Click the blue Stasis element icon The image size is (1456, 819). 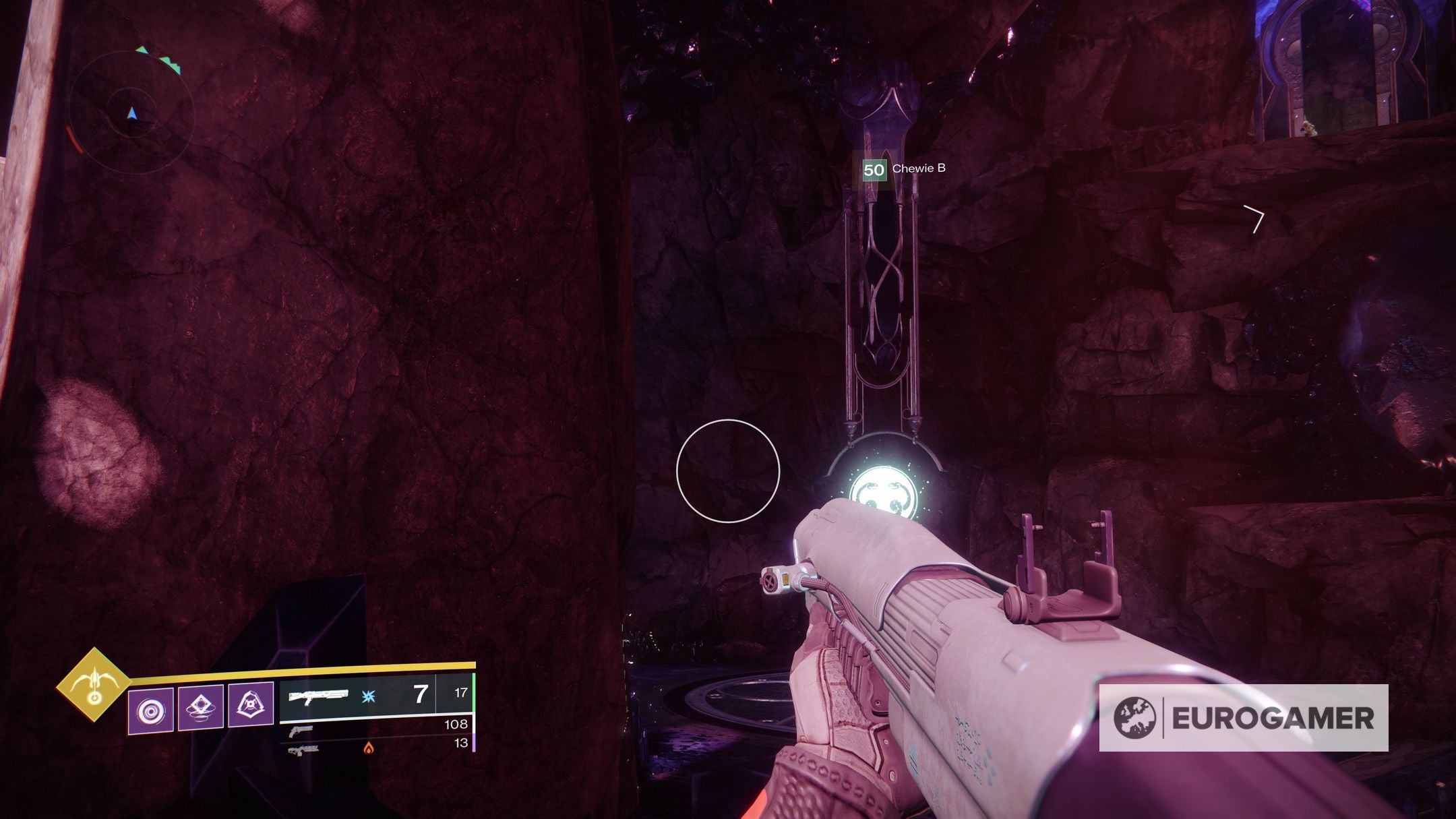(x=369, y=698)
